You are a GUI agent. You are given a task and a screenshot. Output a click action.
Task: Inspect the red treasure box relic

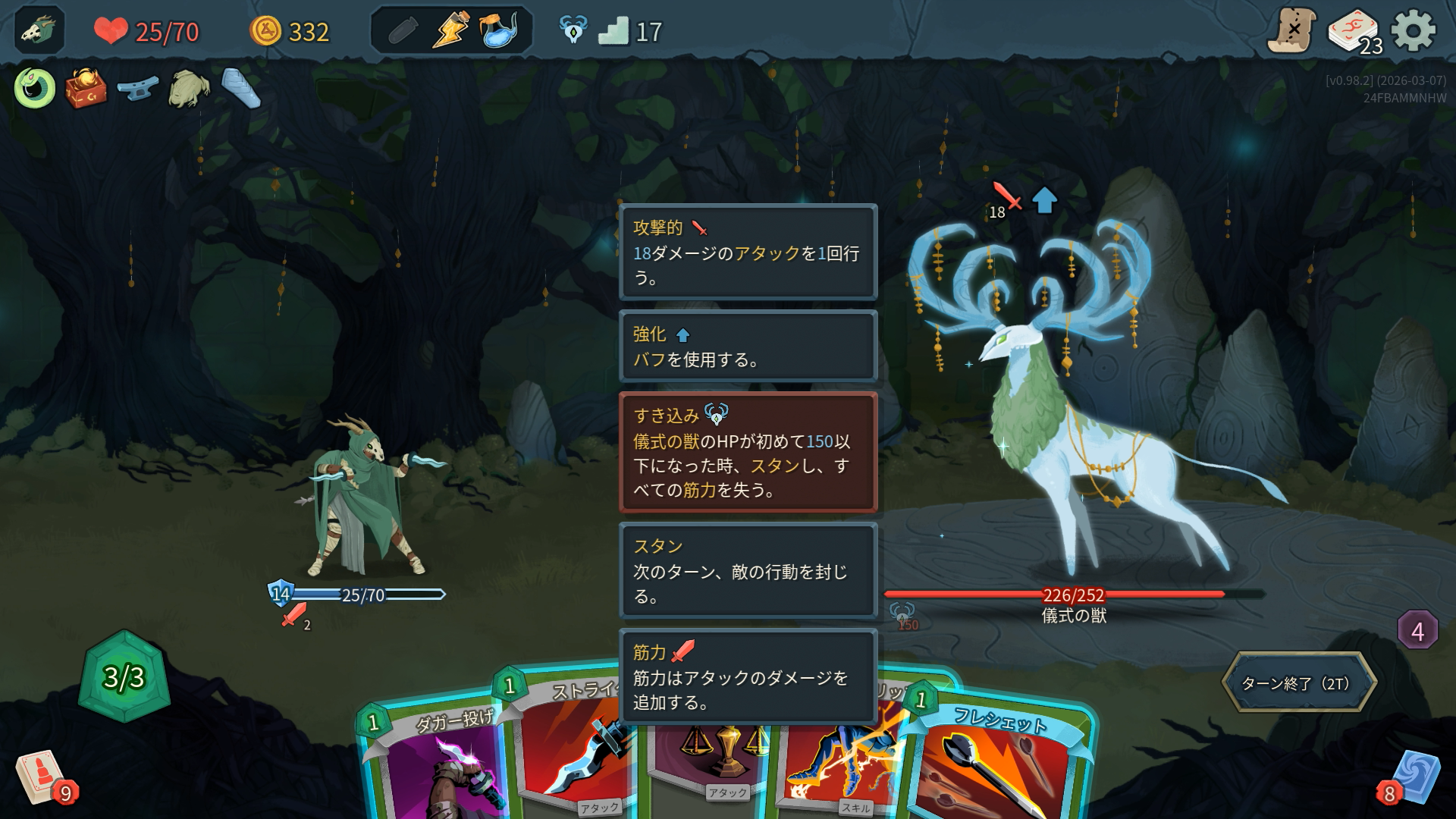(86, 88)
